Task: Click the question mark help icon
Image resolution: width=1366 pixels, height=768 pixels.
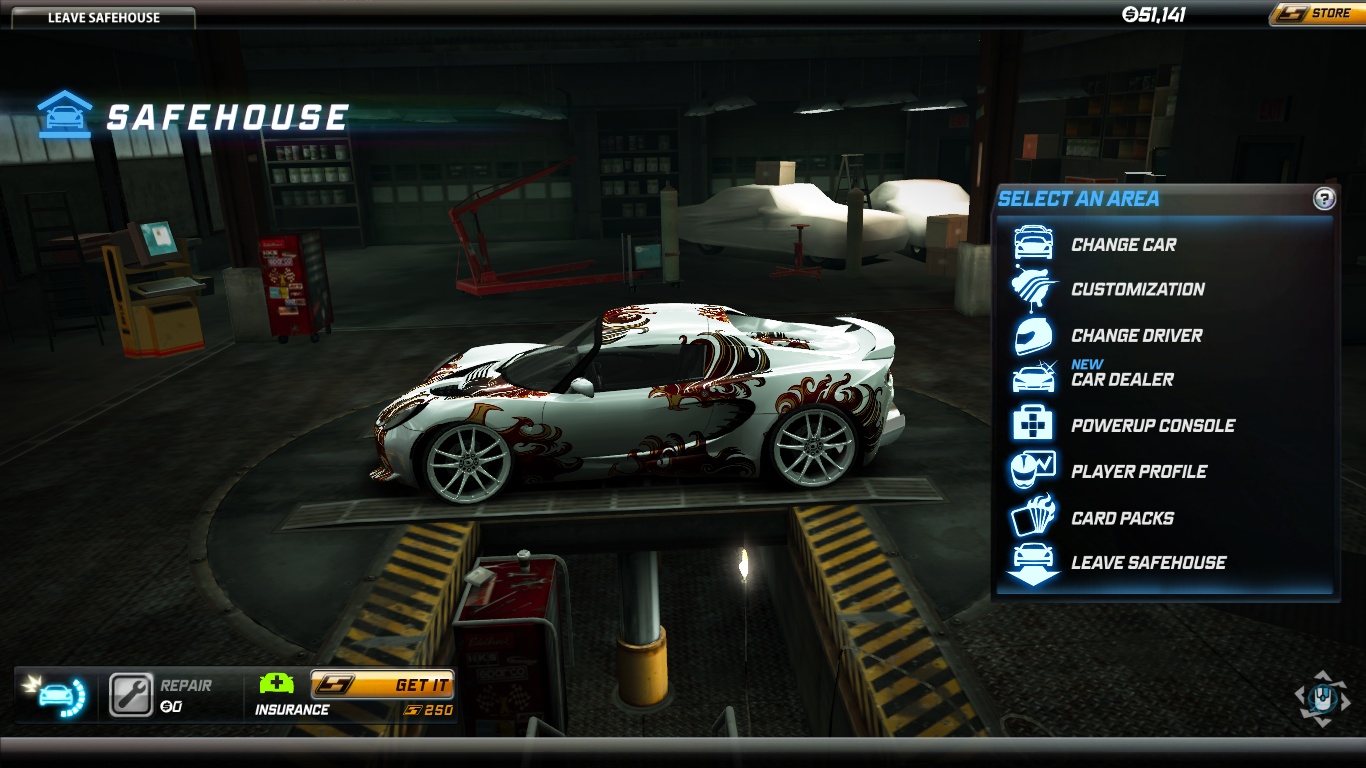Action: click(x=1324, y=198)
